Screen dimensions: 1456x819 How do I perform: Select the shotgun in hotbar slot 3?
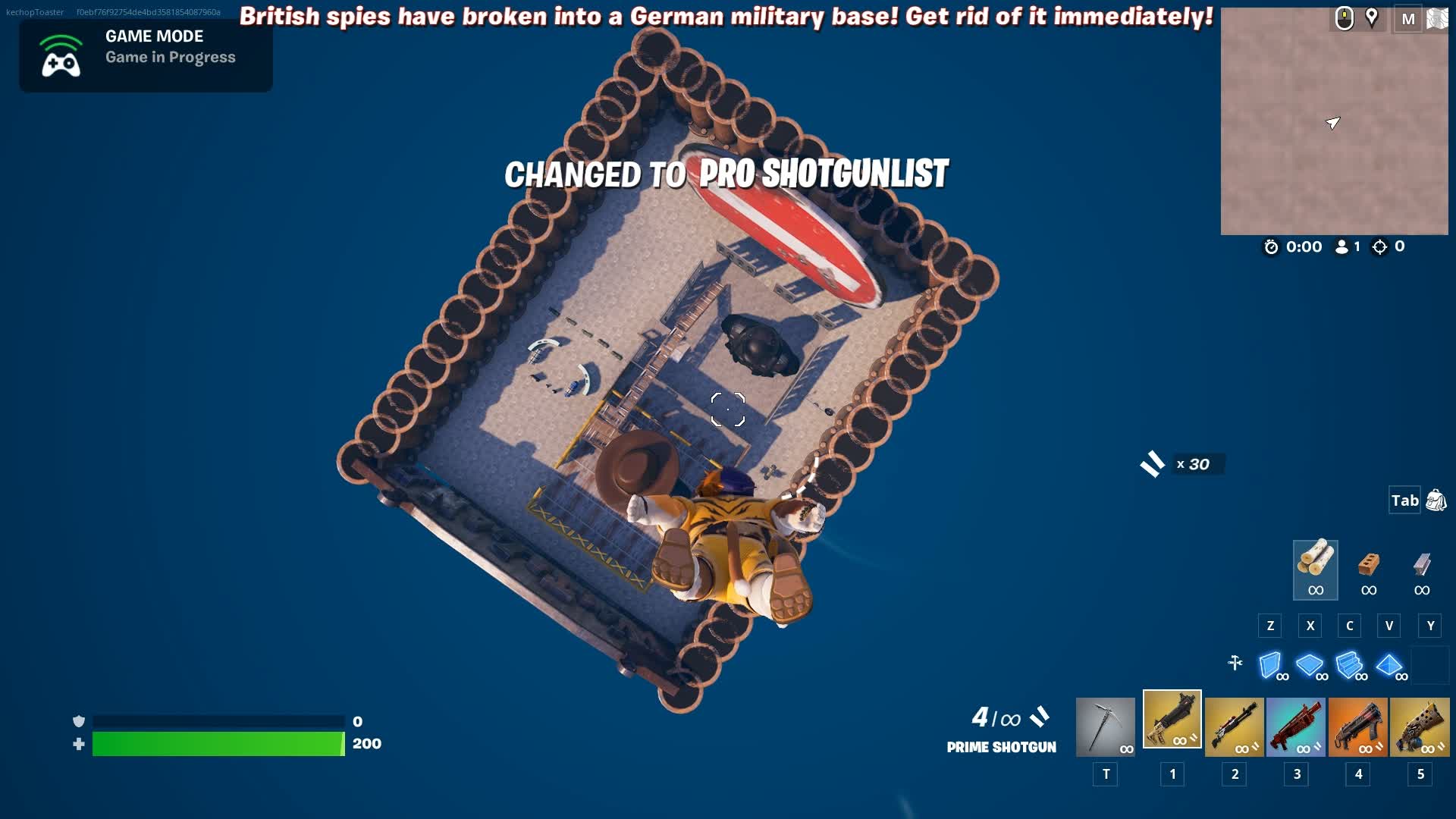pyautogui.click(x=1296, y=726)
